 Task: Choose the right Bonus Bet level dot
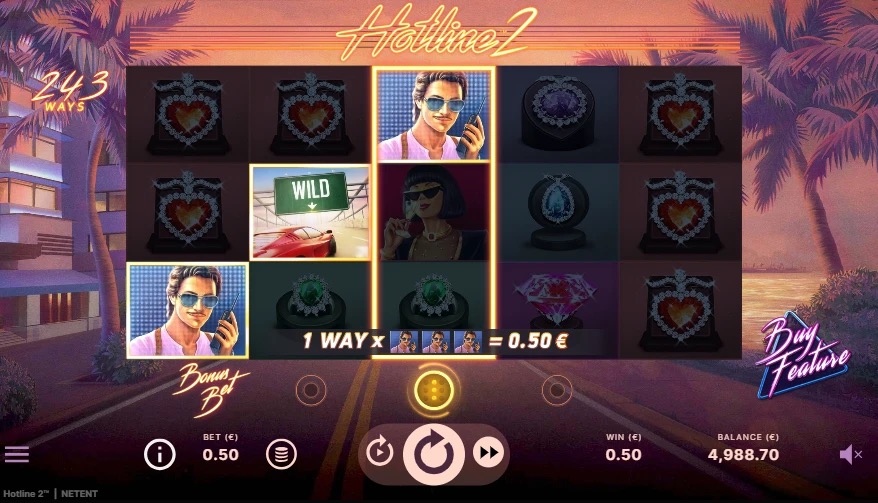tap(555, 389)
